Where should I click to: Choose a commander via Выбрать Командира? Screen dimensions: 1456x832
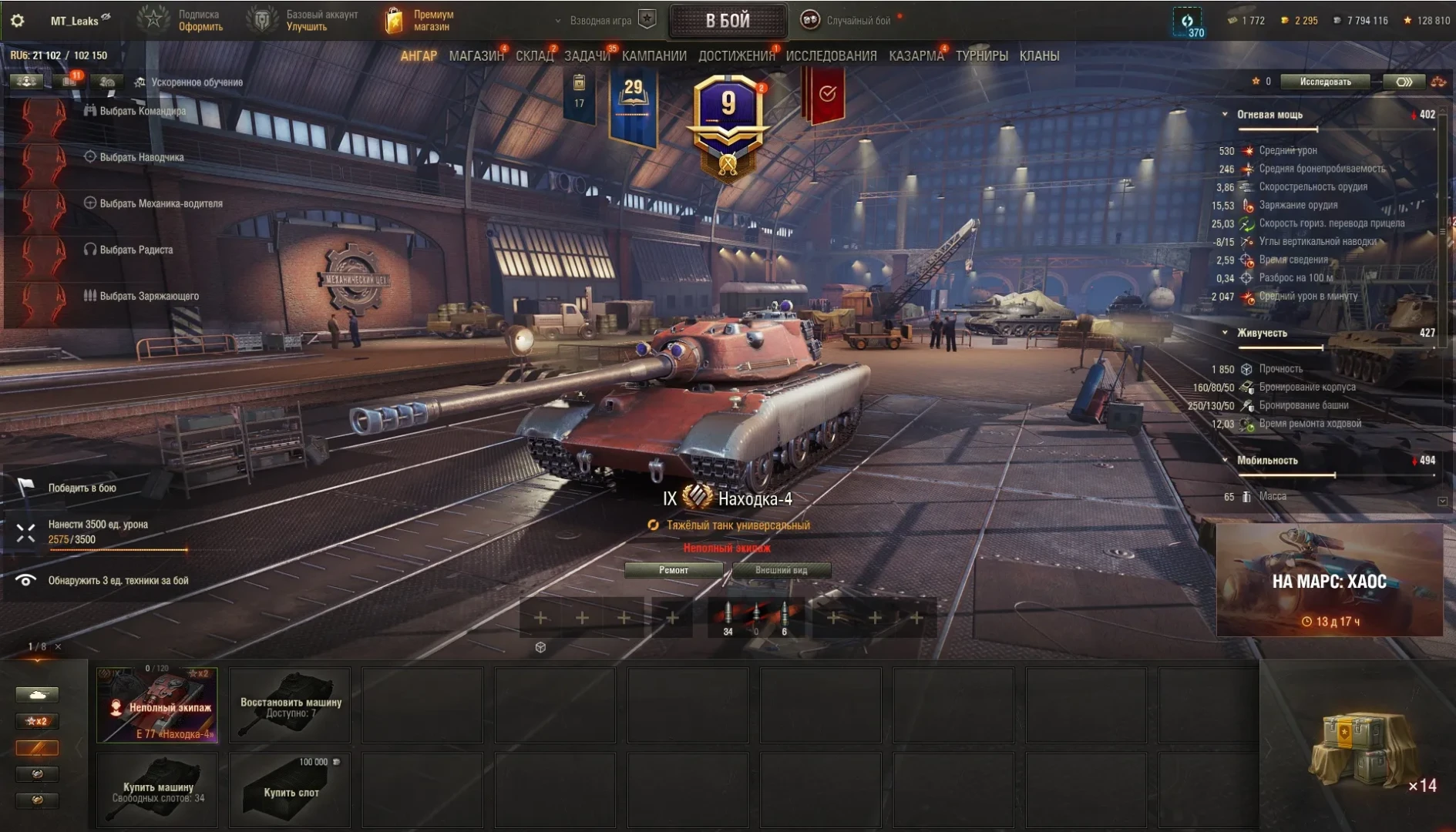click(x=142, y=111)
